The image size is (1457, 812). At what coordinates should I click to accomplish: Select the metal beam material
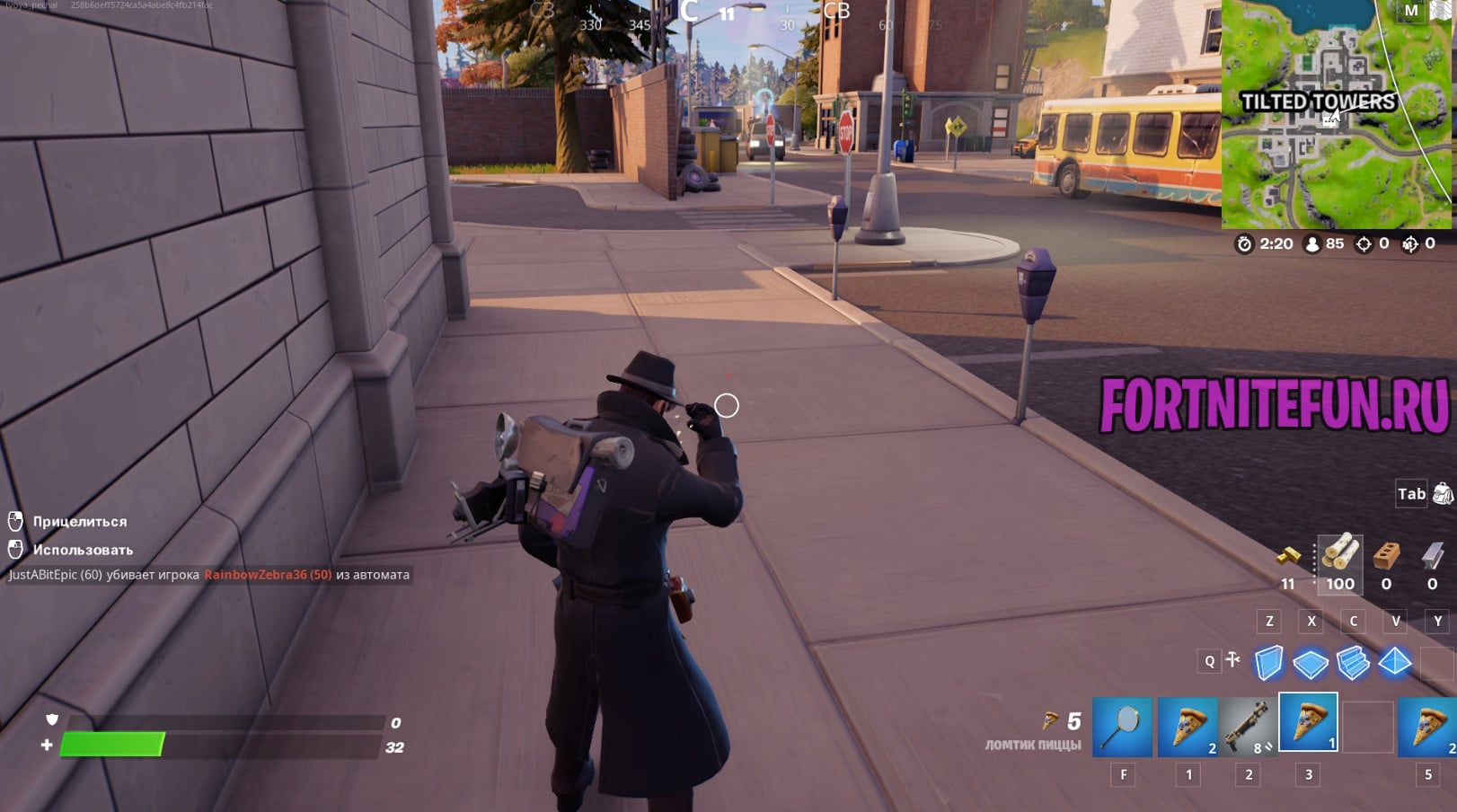1432,557
